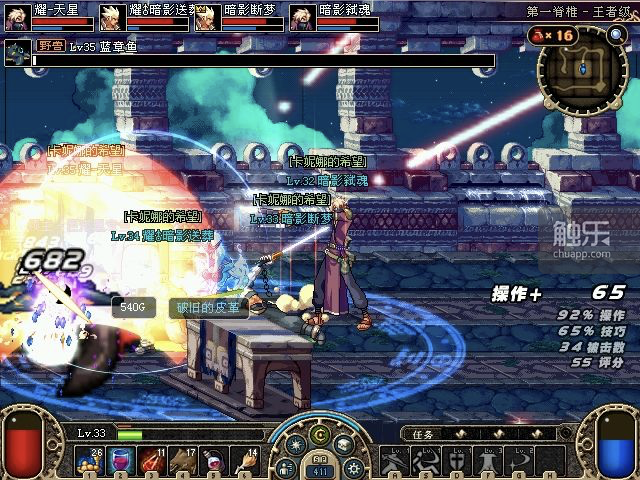Use the red potion in a blue frame
640x480 pixels.
[121, 461]
